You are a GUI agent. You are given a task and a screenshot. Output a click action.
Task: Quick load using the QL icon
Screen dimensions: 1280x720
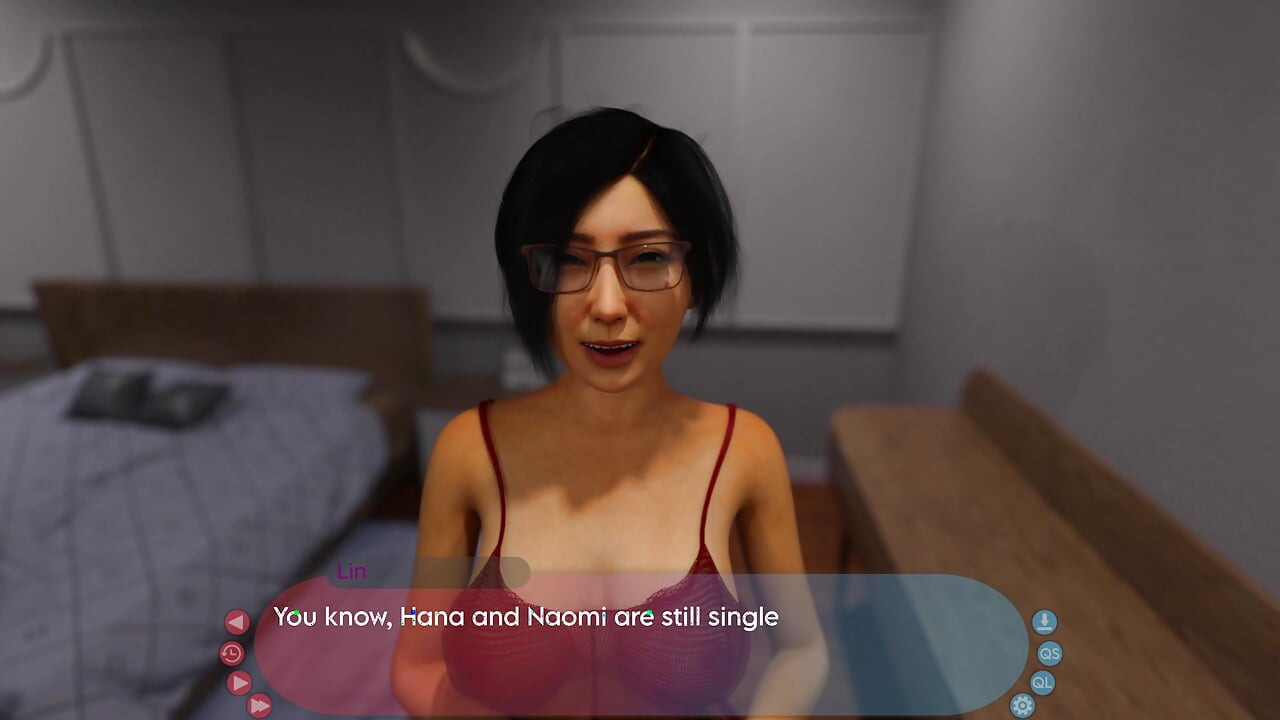(1043, 683)
